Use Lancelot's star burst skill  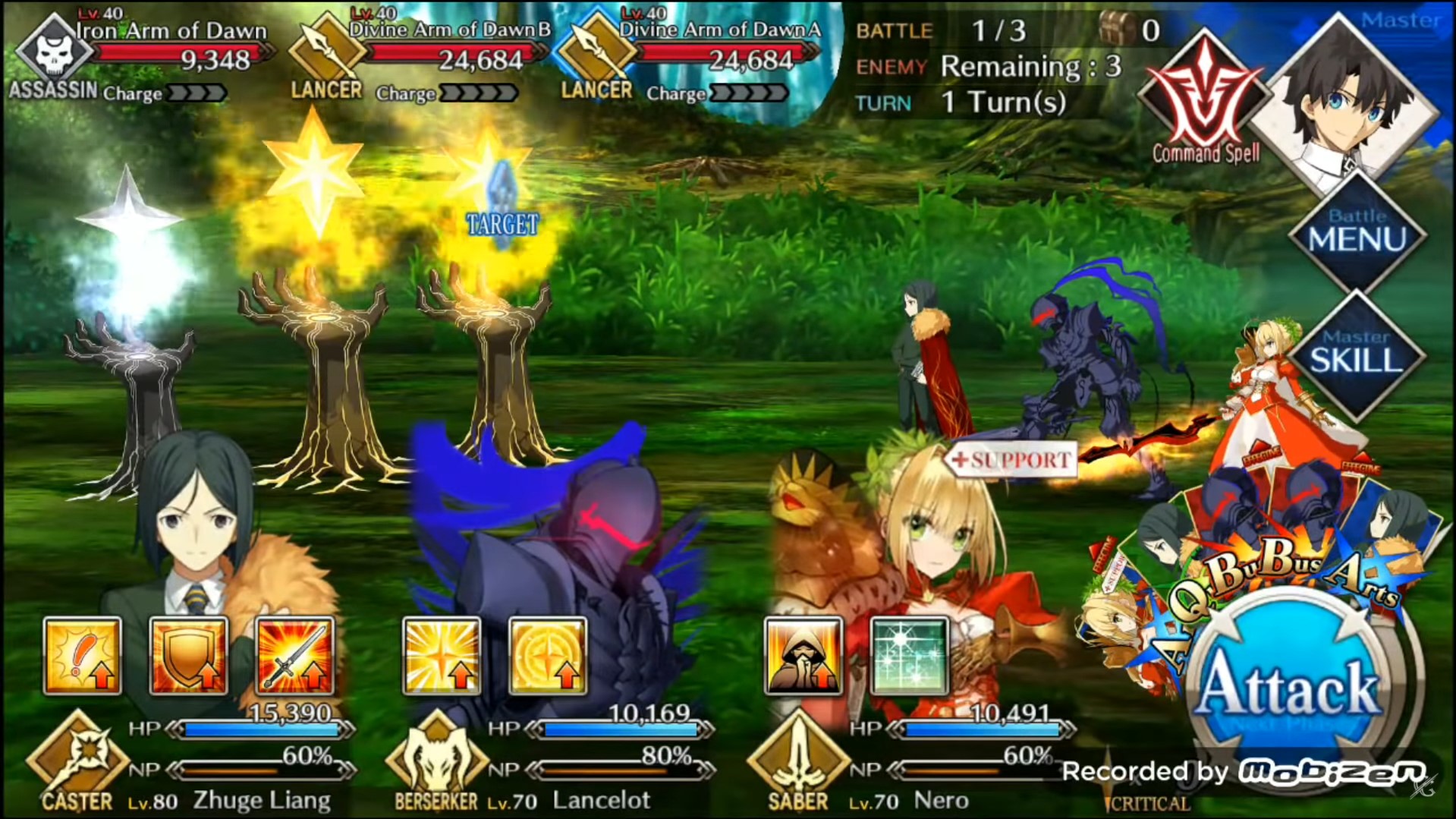click(x=442, y=657)
